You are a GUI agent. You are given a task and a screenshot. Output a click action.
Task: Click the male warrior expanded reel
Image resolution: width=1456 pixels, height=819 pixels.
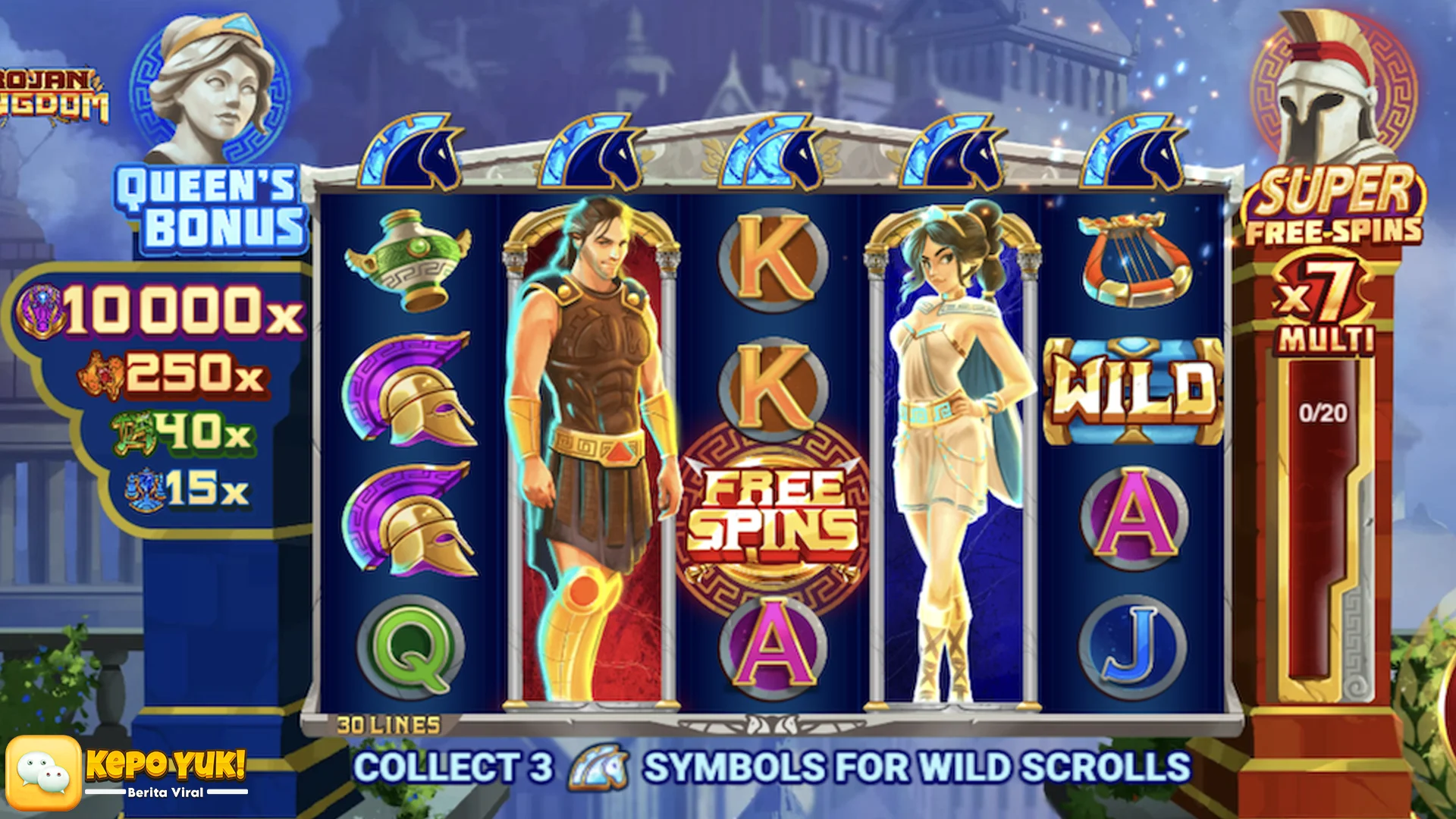[x=591, y=451]
